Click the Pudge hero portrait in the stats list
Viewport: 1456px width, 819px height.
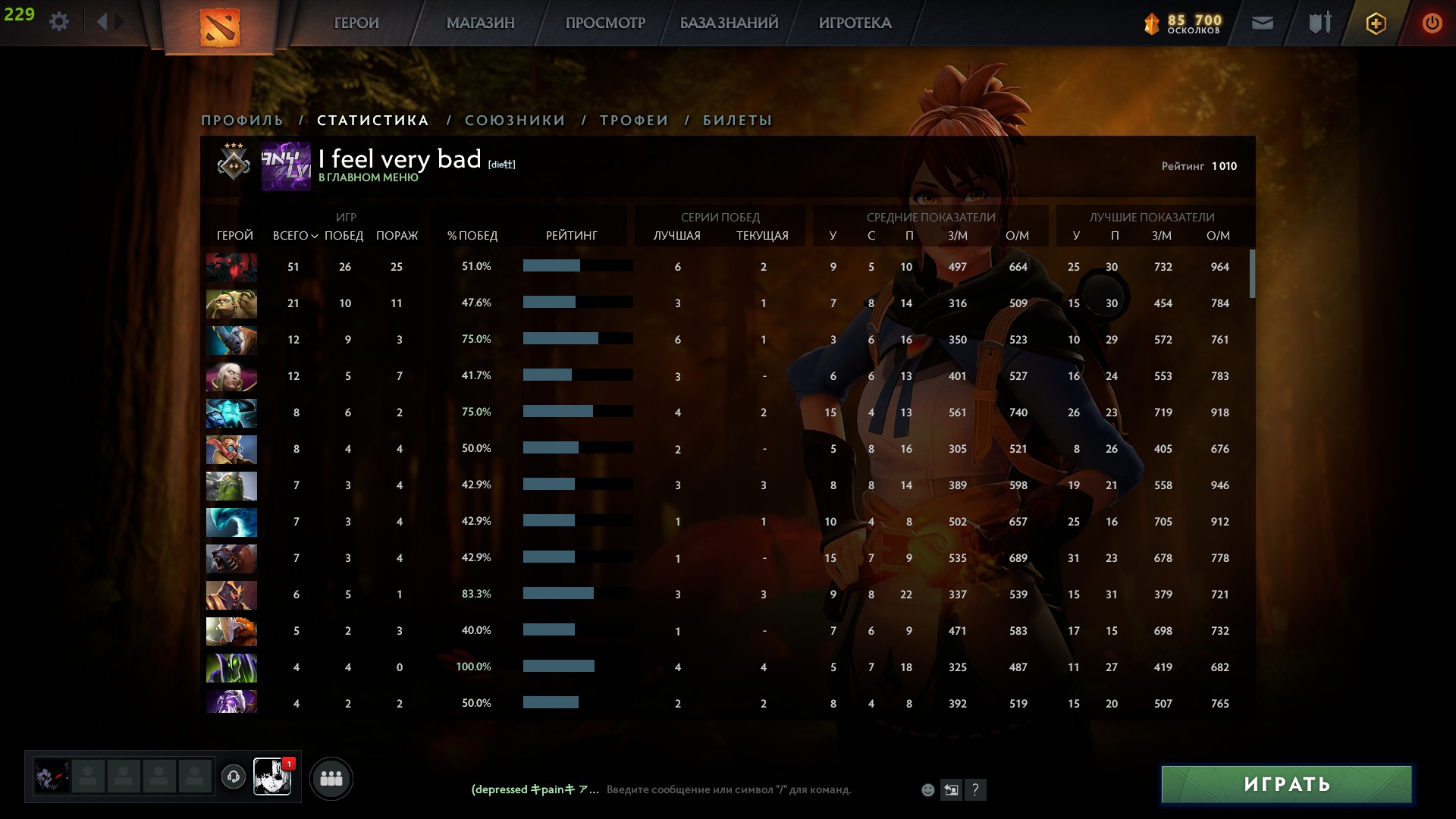(231, 303)
